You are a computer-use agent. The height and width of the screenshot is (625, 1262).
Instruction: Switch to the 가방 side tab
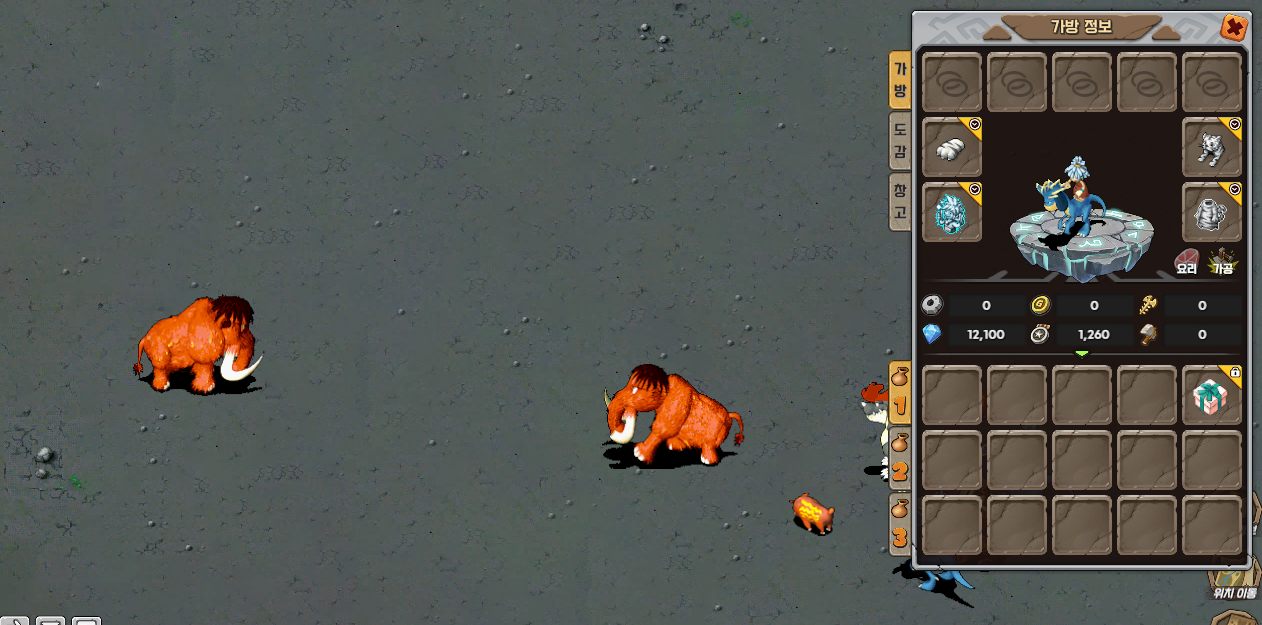click(x=900, y=81)
